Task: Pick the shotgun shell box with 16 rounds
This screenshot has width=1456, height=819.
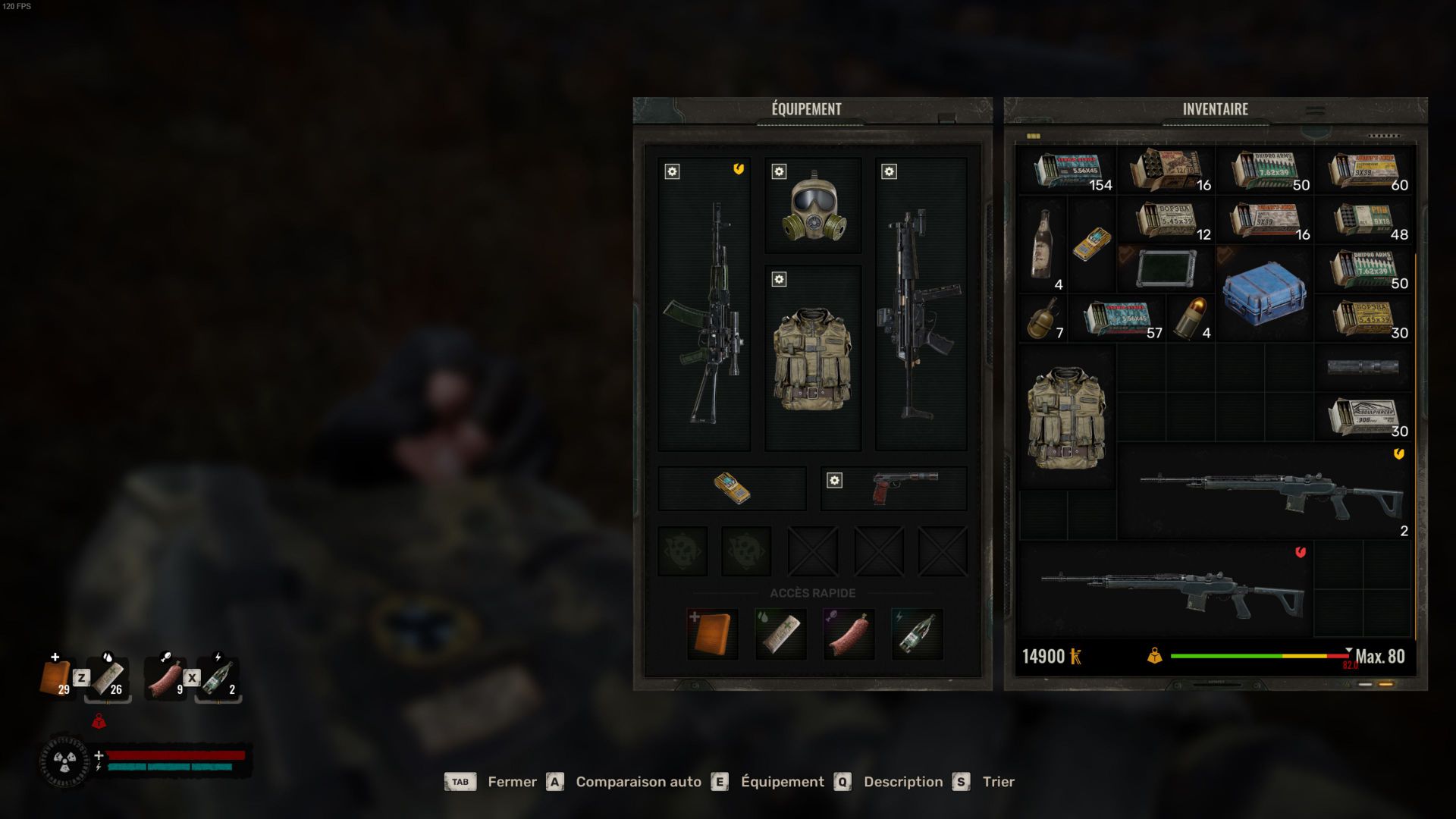Action: (1166, 170)
